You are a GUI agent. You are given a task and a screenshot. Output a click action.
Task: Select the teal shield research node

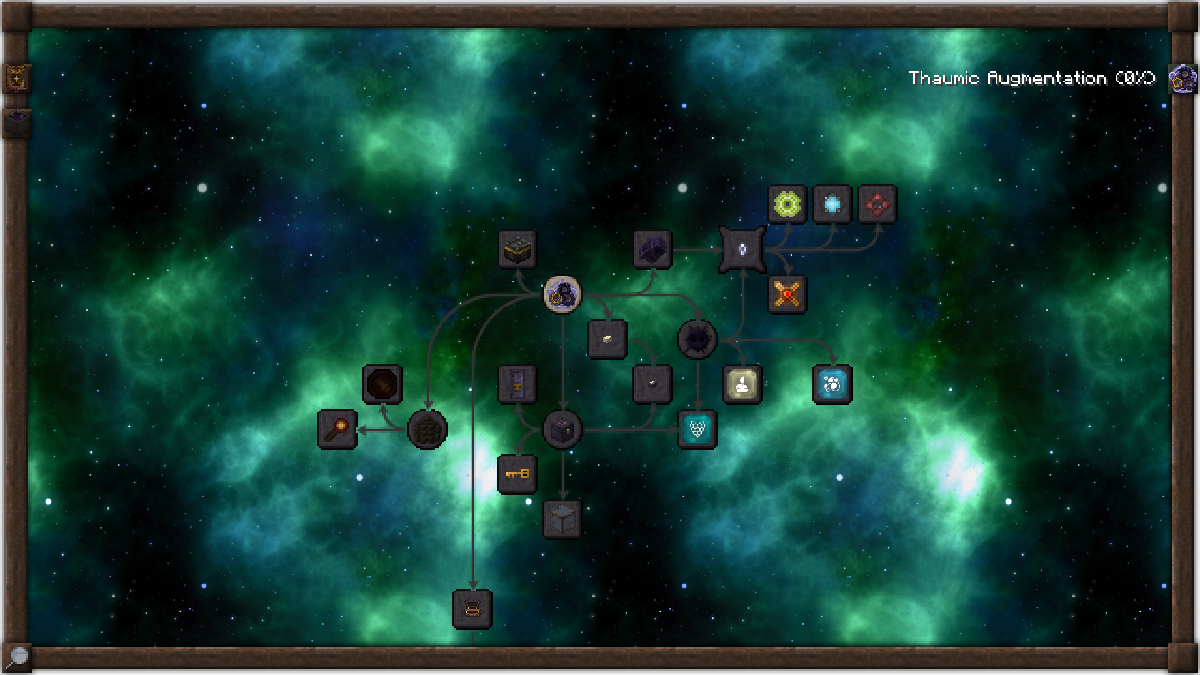(698, 429)
